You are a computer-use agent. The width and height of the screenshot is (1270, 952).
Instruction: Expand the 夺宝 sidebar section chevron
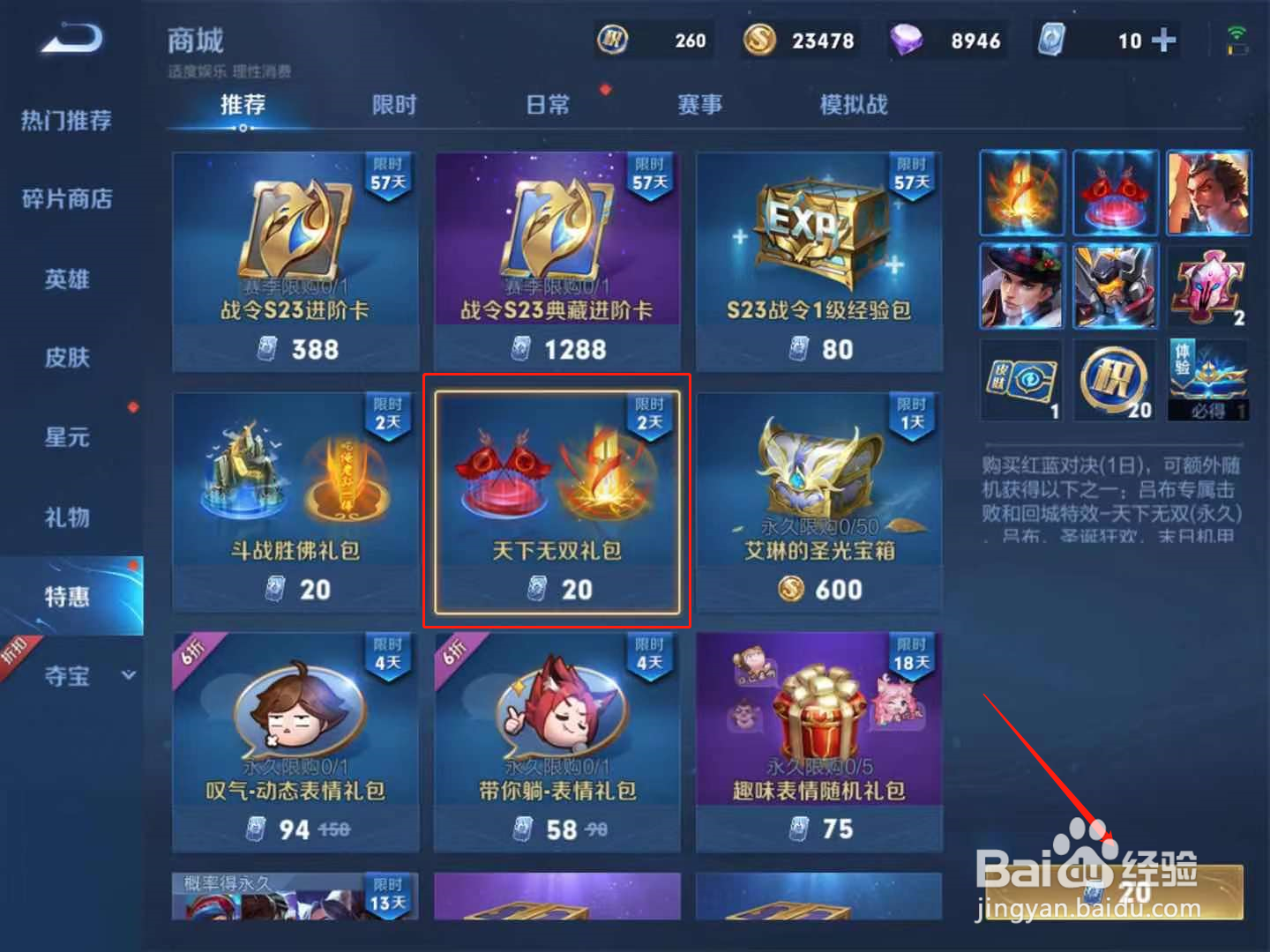pyautogui.click(x=129, y=675)
